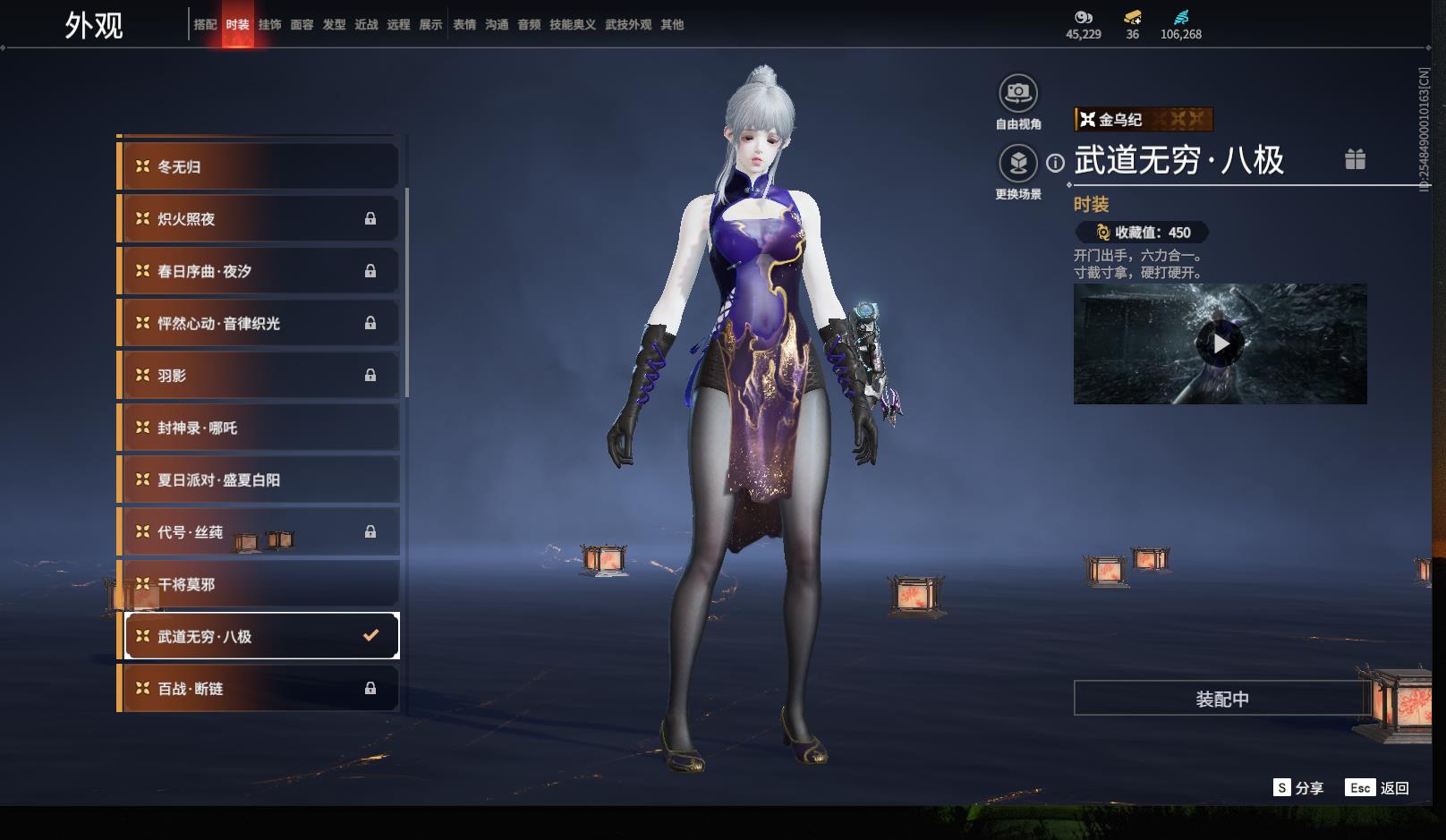Select the equipped 武道无穷·八极 outfit

(259, 636)
